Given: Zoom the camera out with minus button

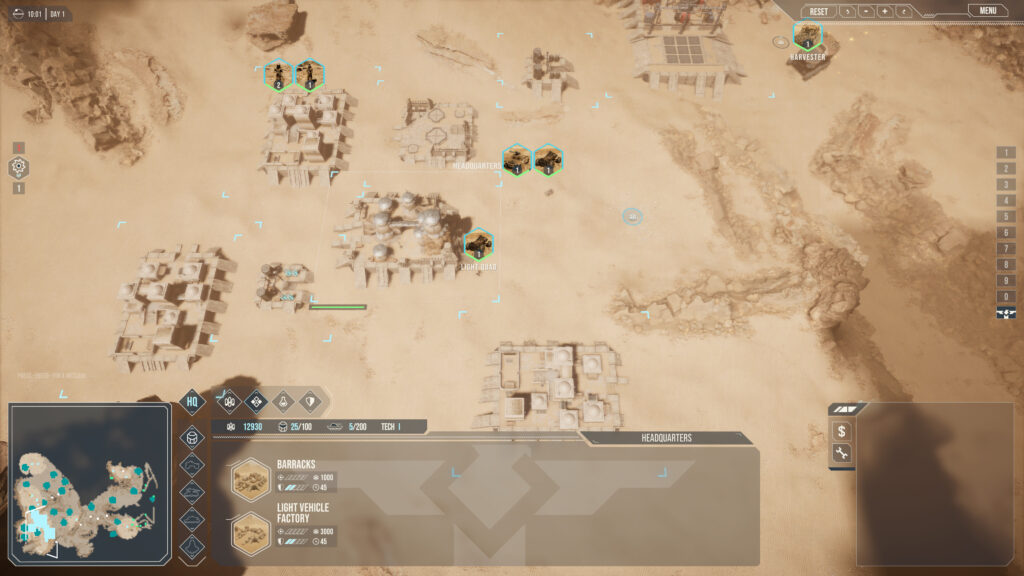Looking at the screenshot, I should click(x=866, y=12).
